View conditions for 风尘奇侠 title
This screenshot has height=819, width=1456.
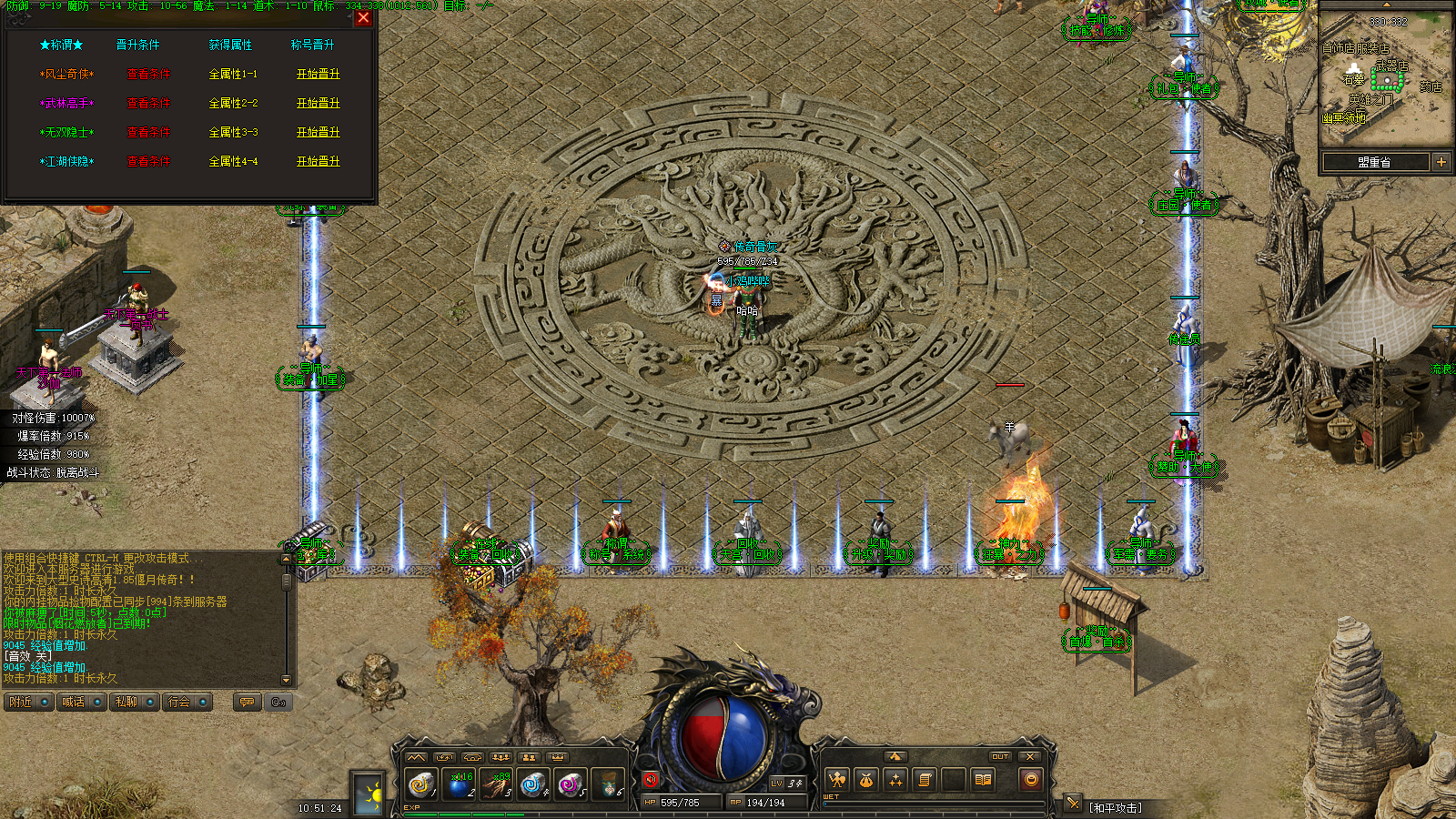pyautogui.click(x=148, y=74)
